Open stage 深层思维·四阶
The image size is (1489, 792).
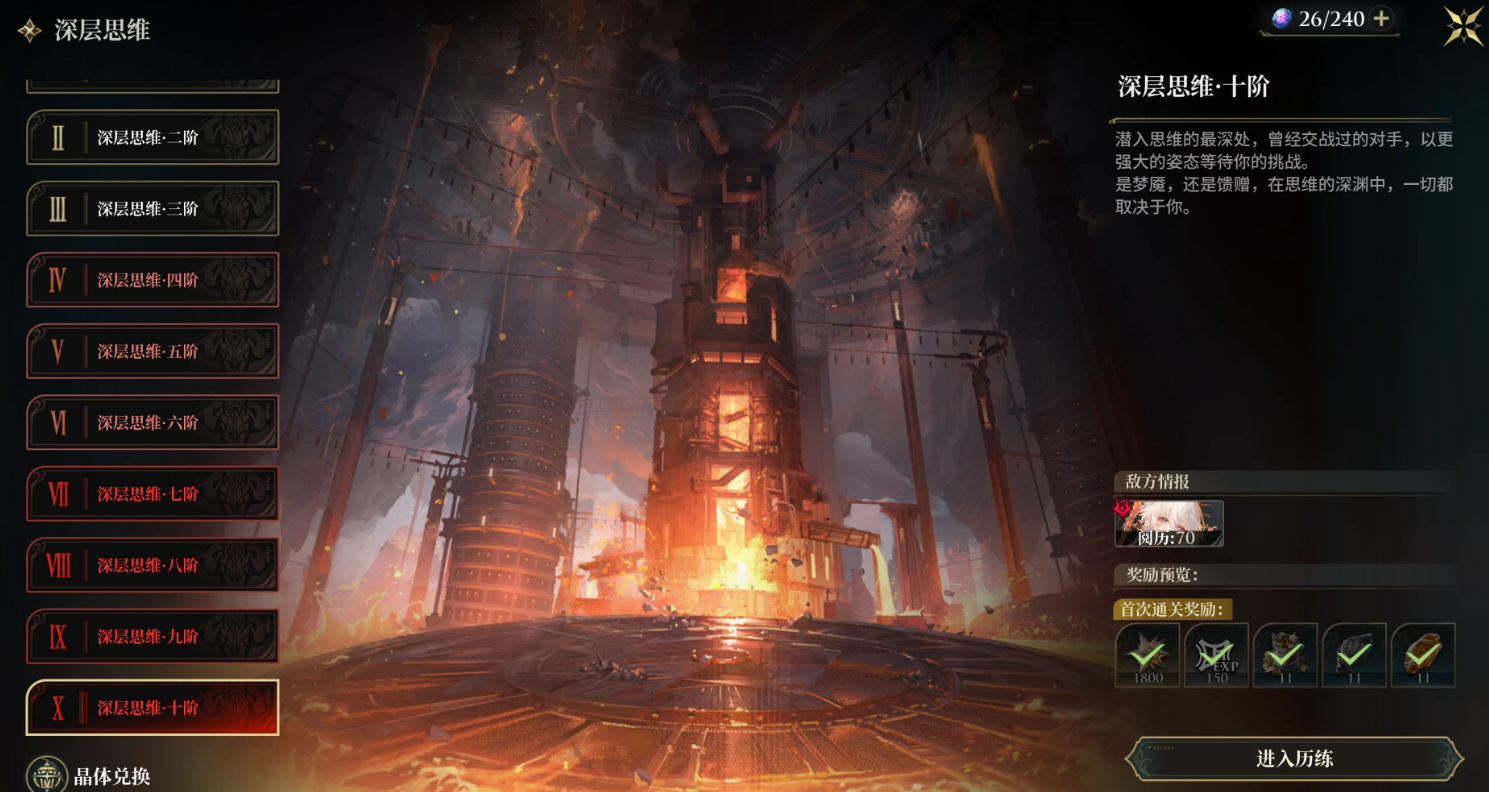152,280
